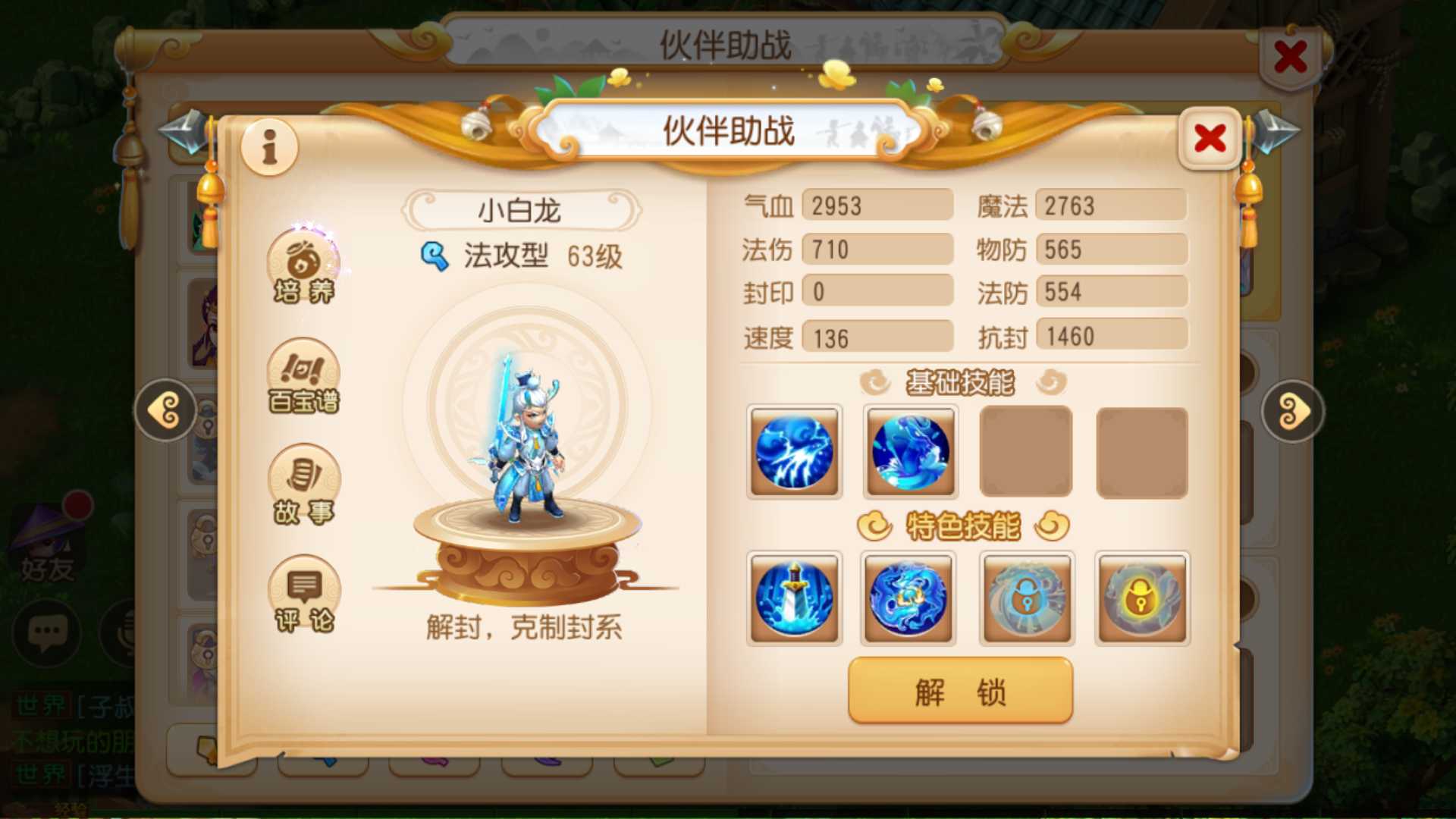Click the info (i) icon on the panel
The width and height of the screenshot is (1456, 819).
click(269, 148)
